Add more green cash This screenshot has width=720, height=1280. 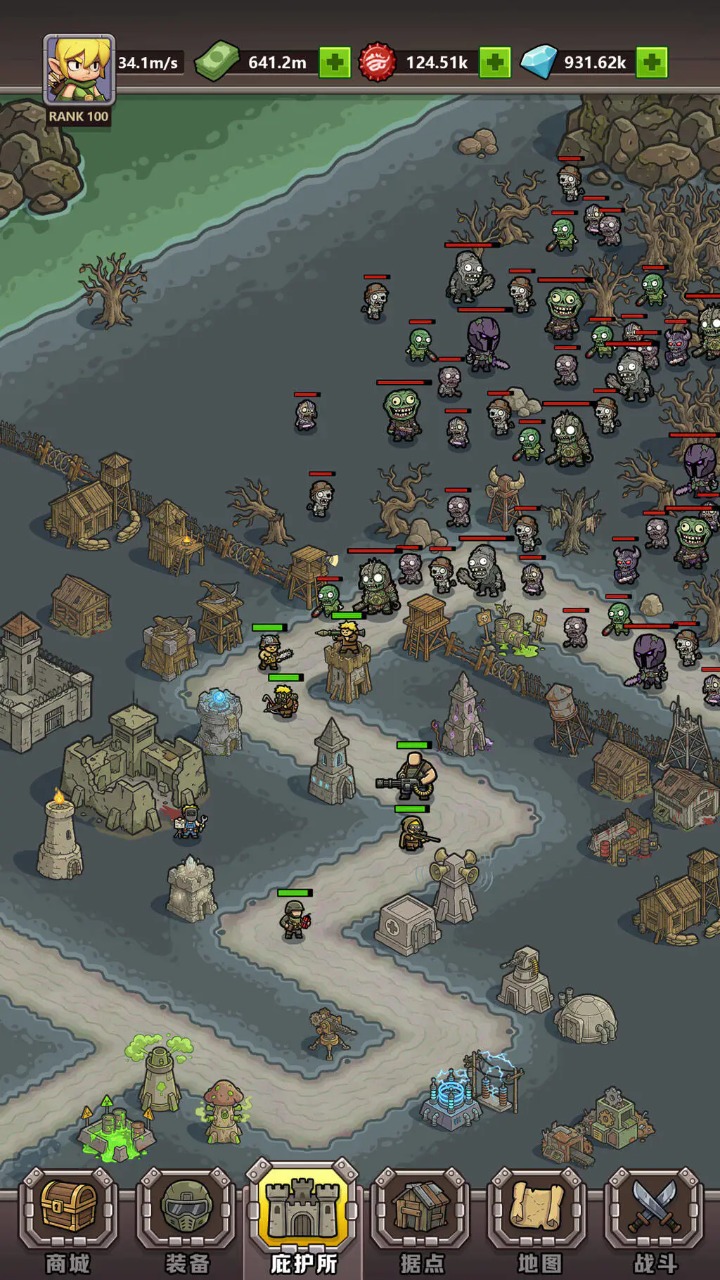click(x=335, y=63)
